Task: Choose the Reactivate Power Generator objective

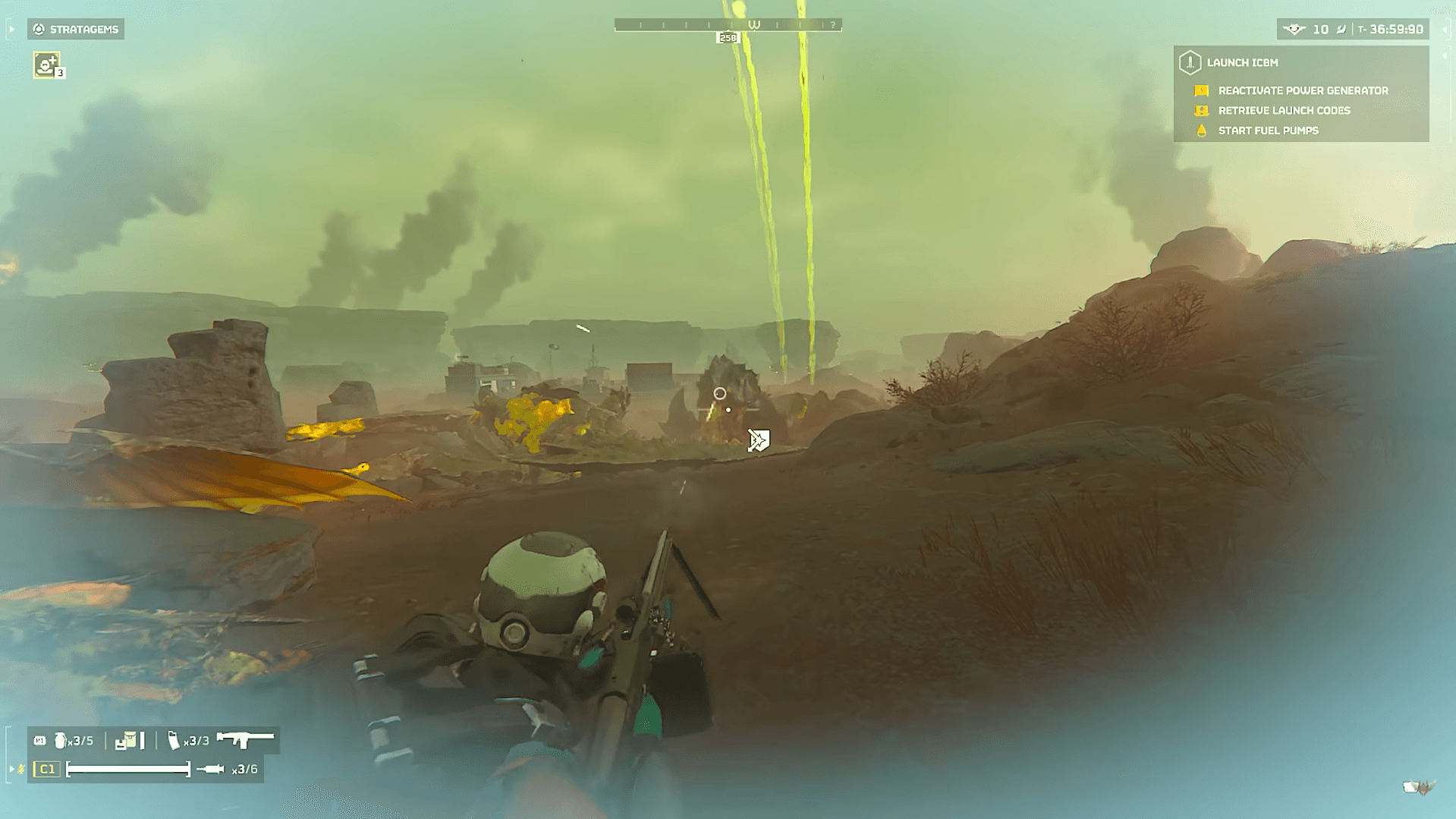Action: pyautogui.click(x=1303, y=90)
